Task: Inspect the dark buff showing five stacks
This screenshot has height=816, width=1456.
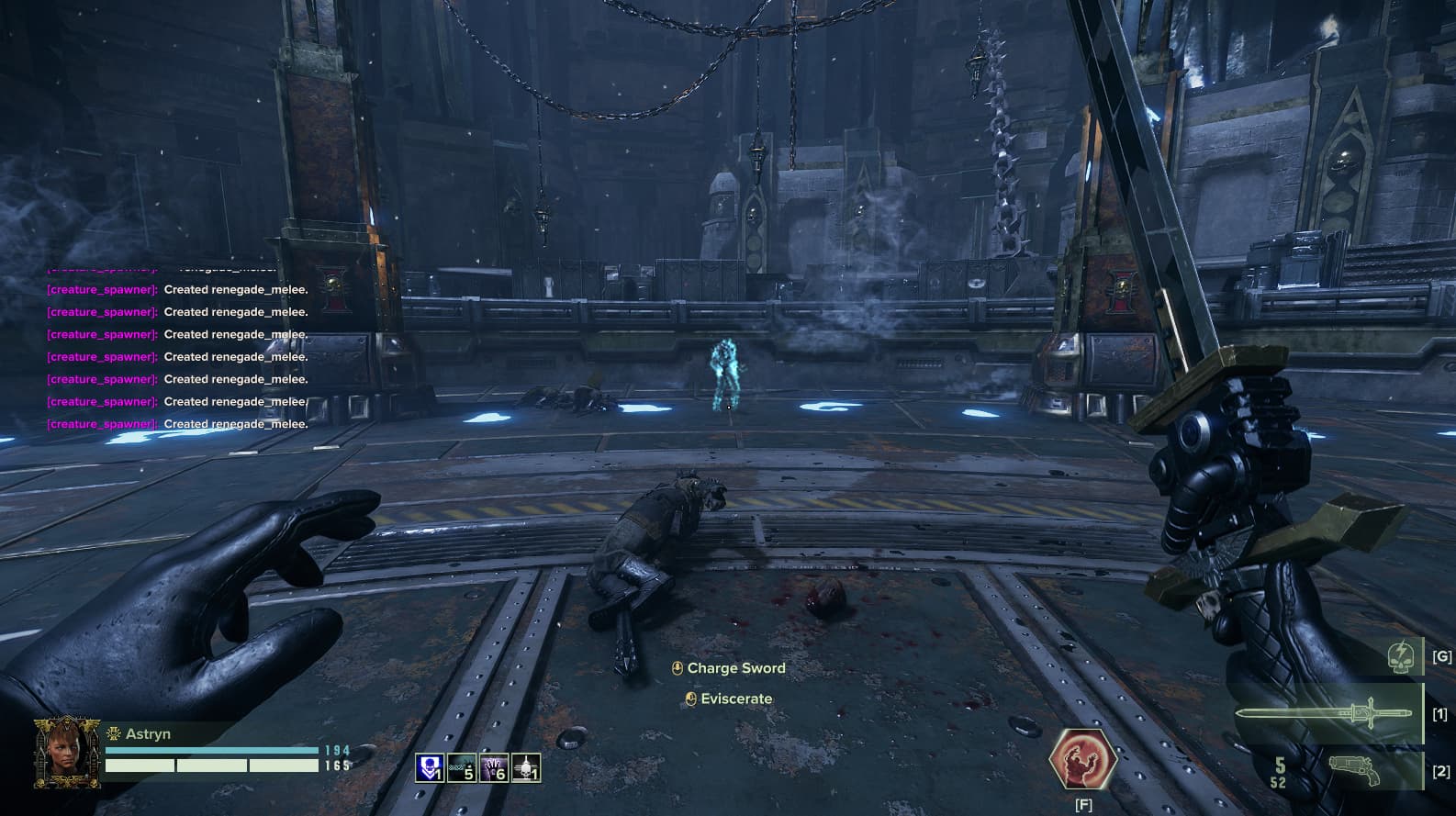Action: coord(462,767)
